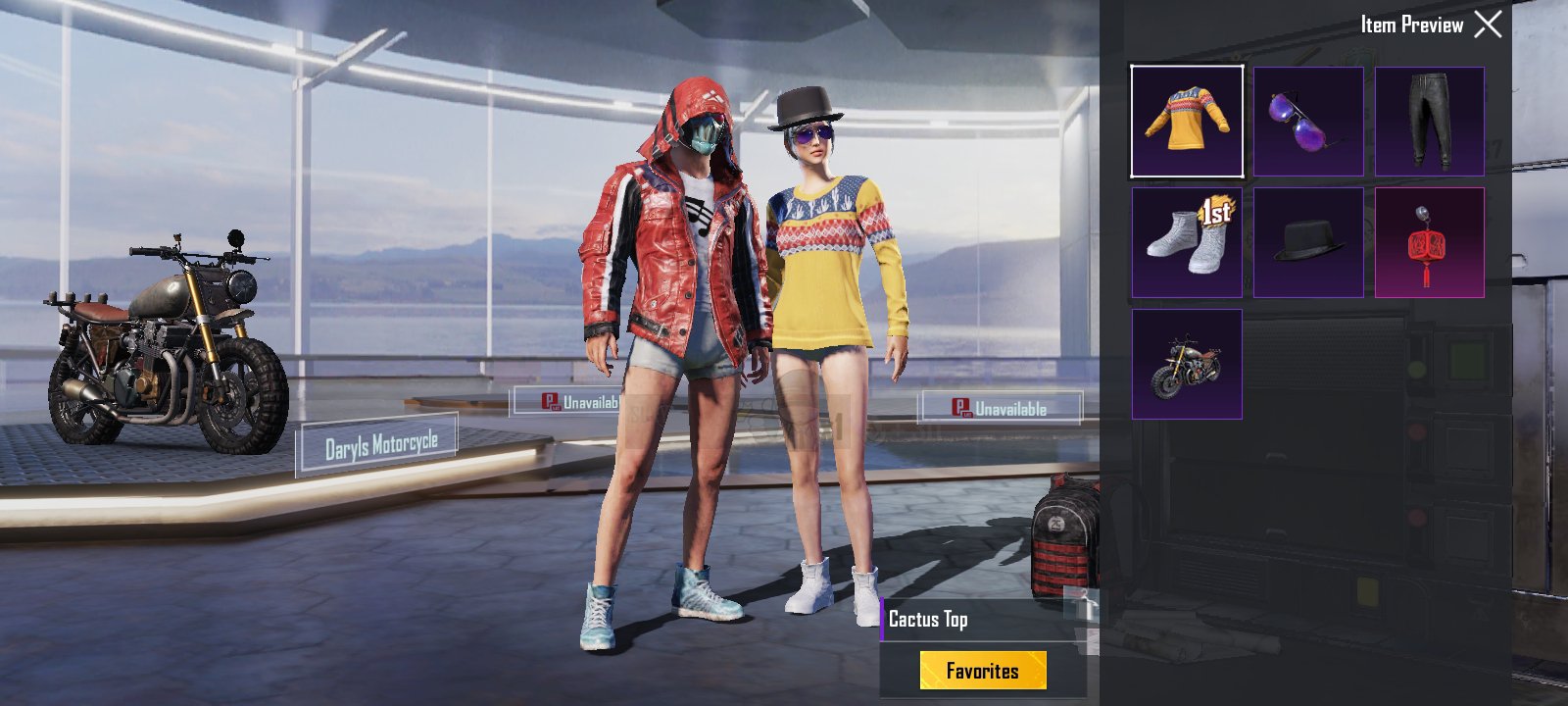Preview the black fedora hat item

(x=1308, y=243)
